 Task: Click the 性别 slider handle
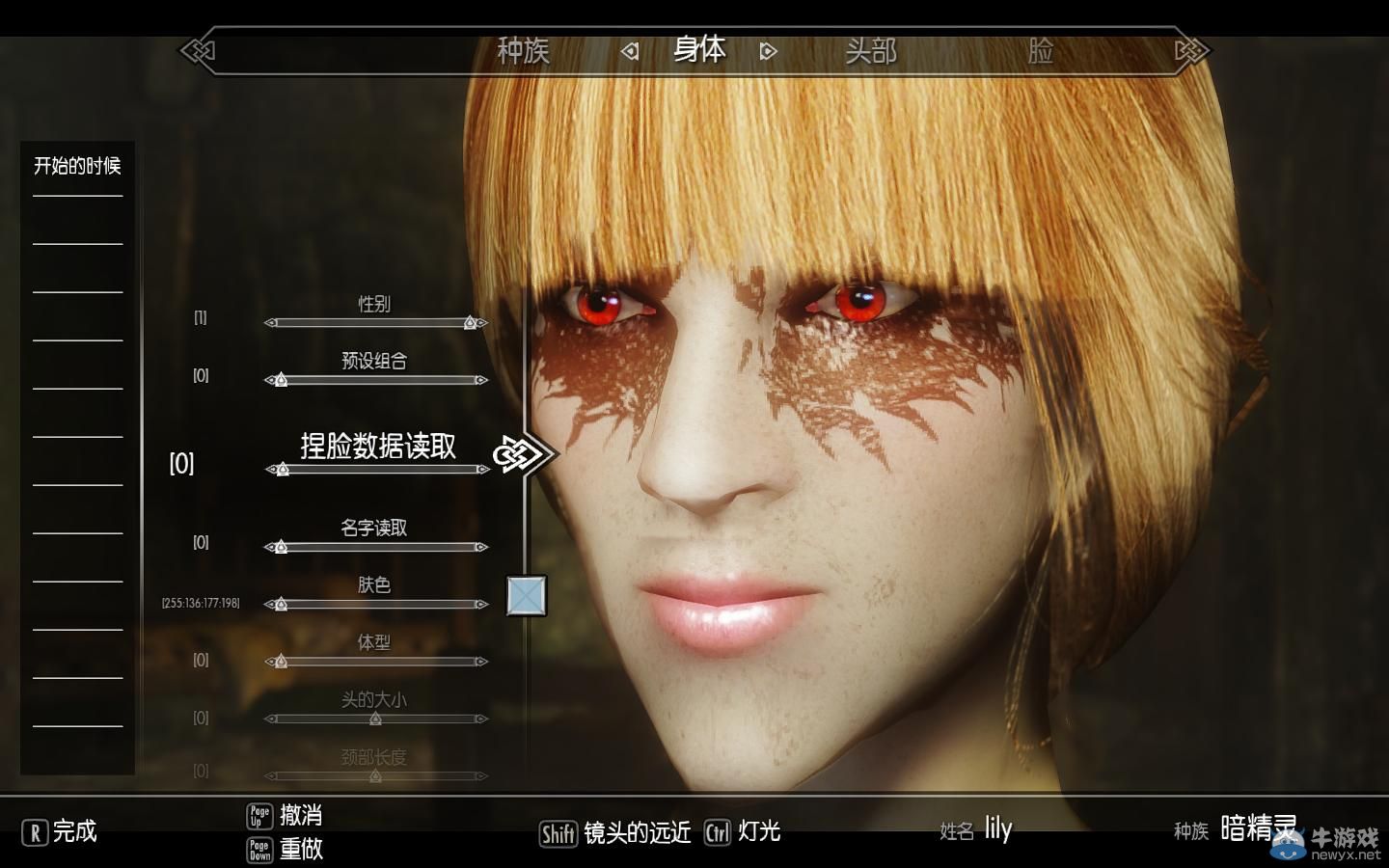(469, 322)
